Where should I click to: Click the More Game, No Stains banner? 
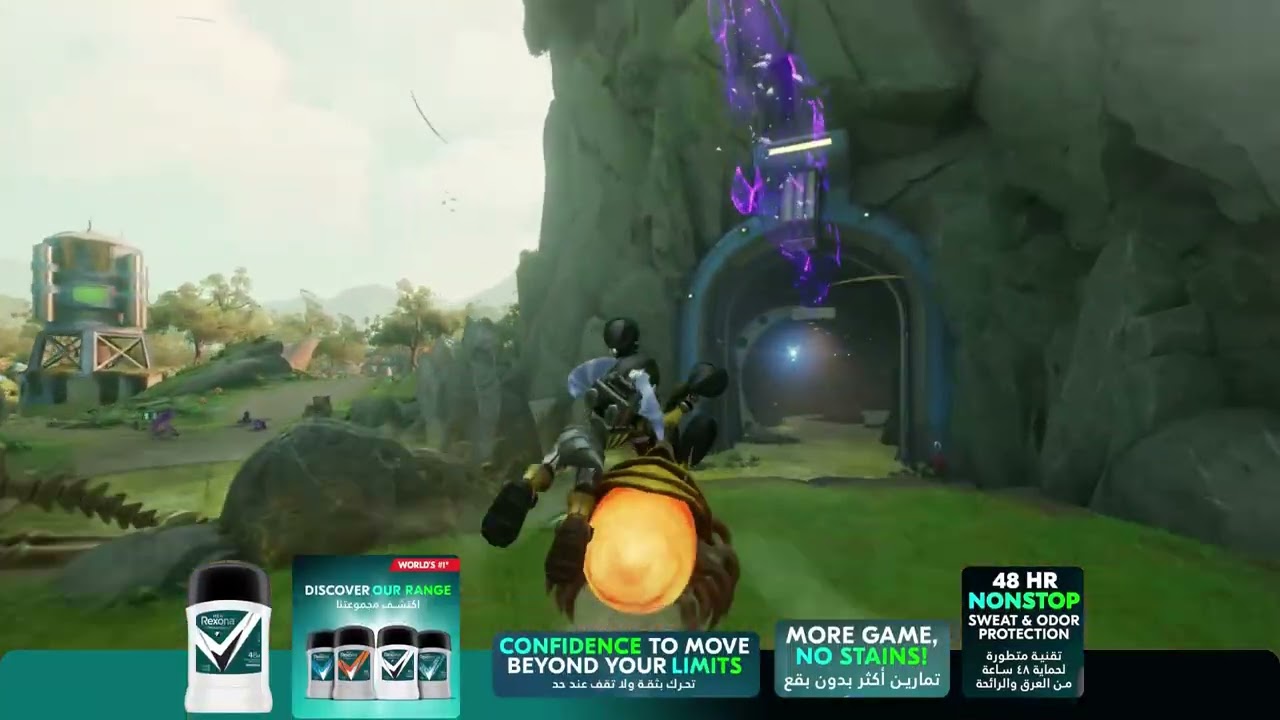pyautogui.click(x=861, y=657)
